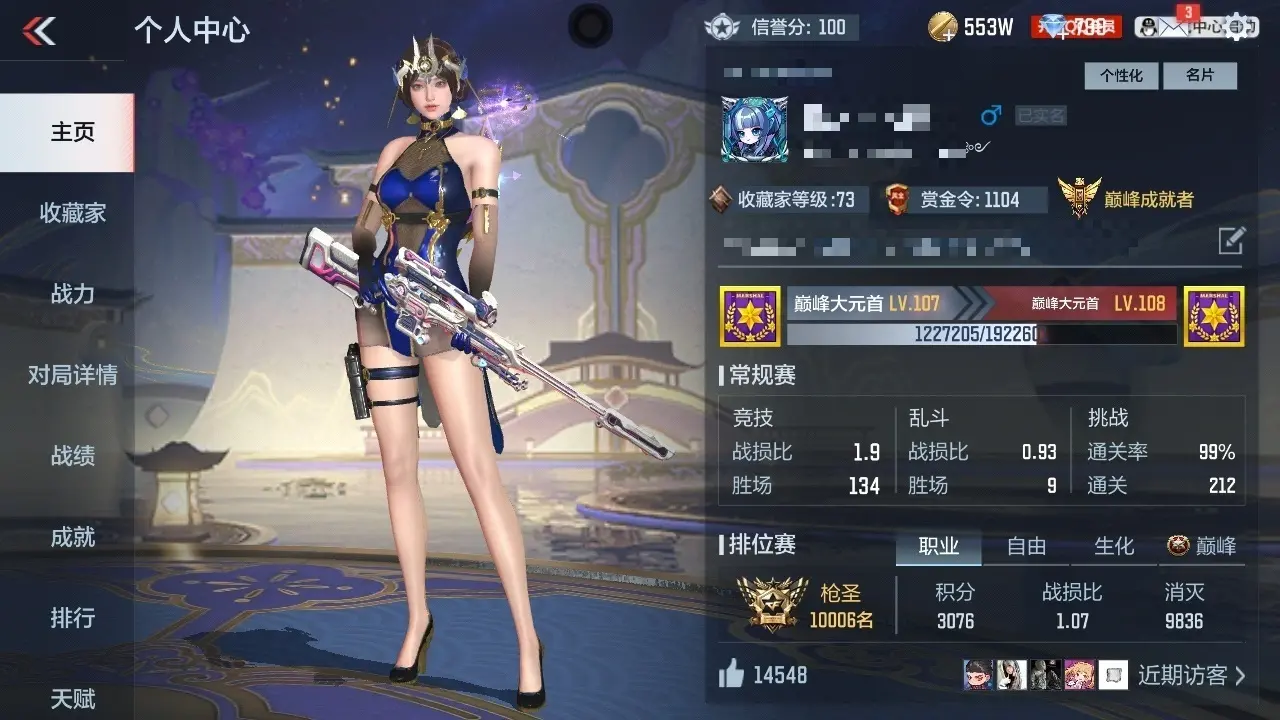The width and height of the screenshot is (1280, 720).
Task: Add gold coins via the 553W counter
Action: pyautogui.click(x=942, y=28)
